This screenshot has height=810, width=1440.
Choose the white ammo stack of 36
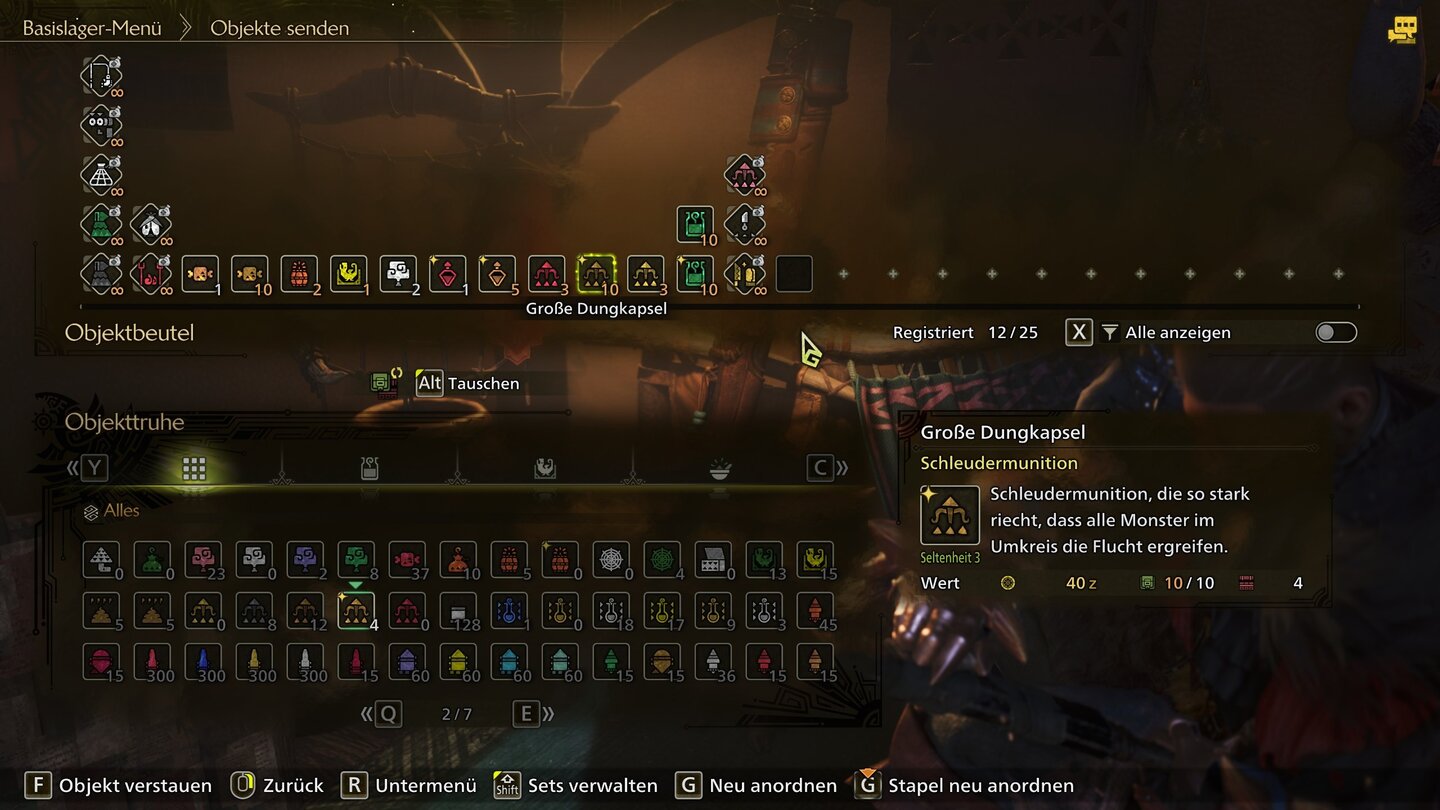click(712, 661)
